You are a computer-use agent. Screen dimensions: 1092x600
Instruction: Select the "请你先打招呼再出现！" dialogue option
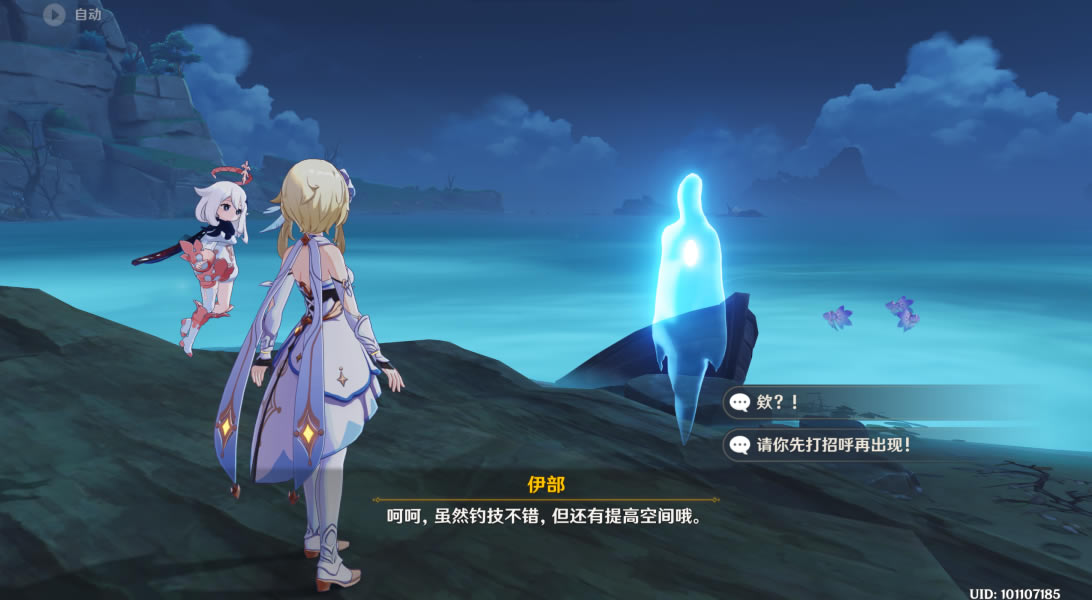pos(832,444)
